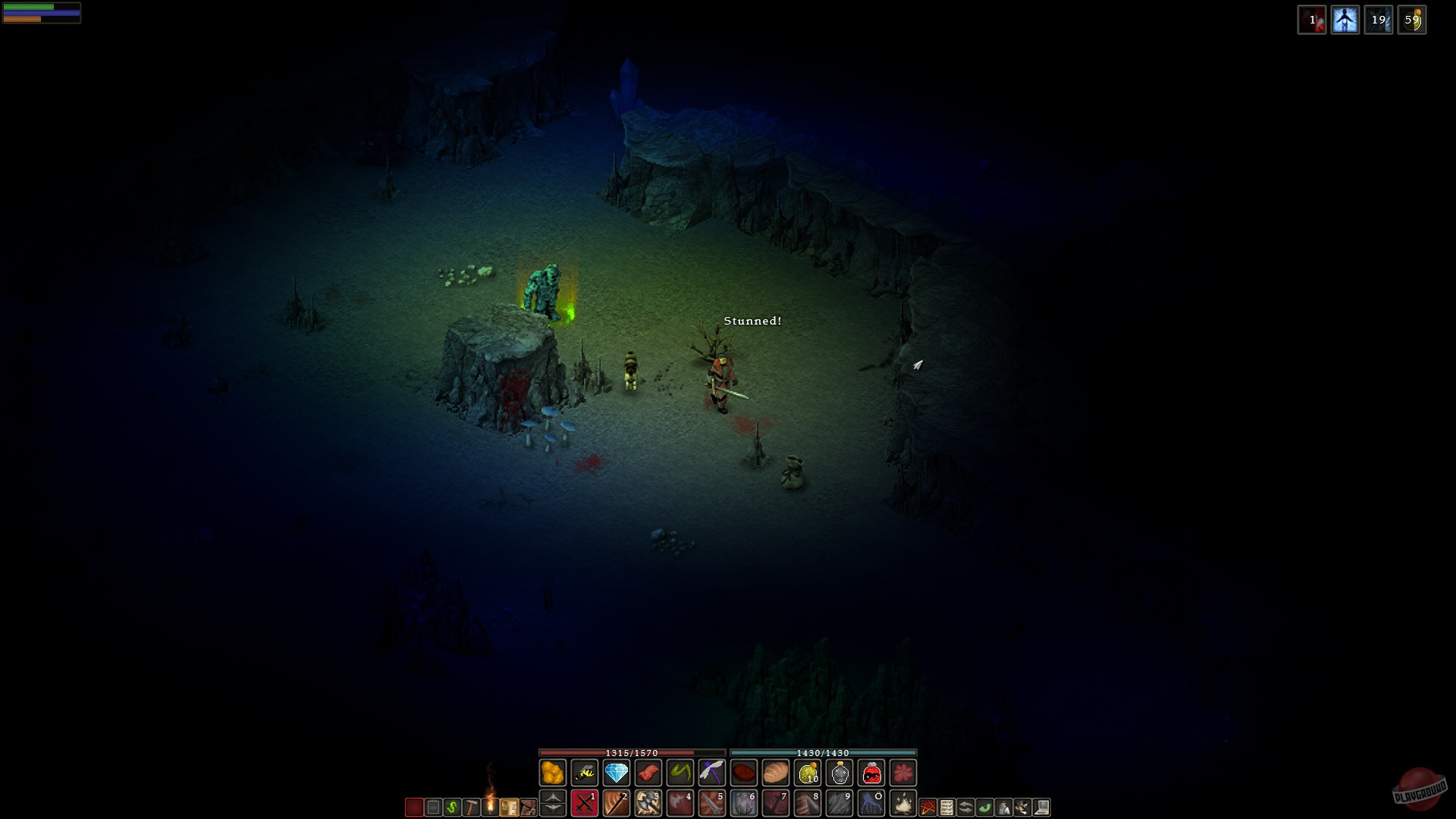Activate the crossed swords skill in slot 1

(585, 803)
